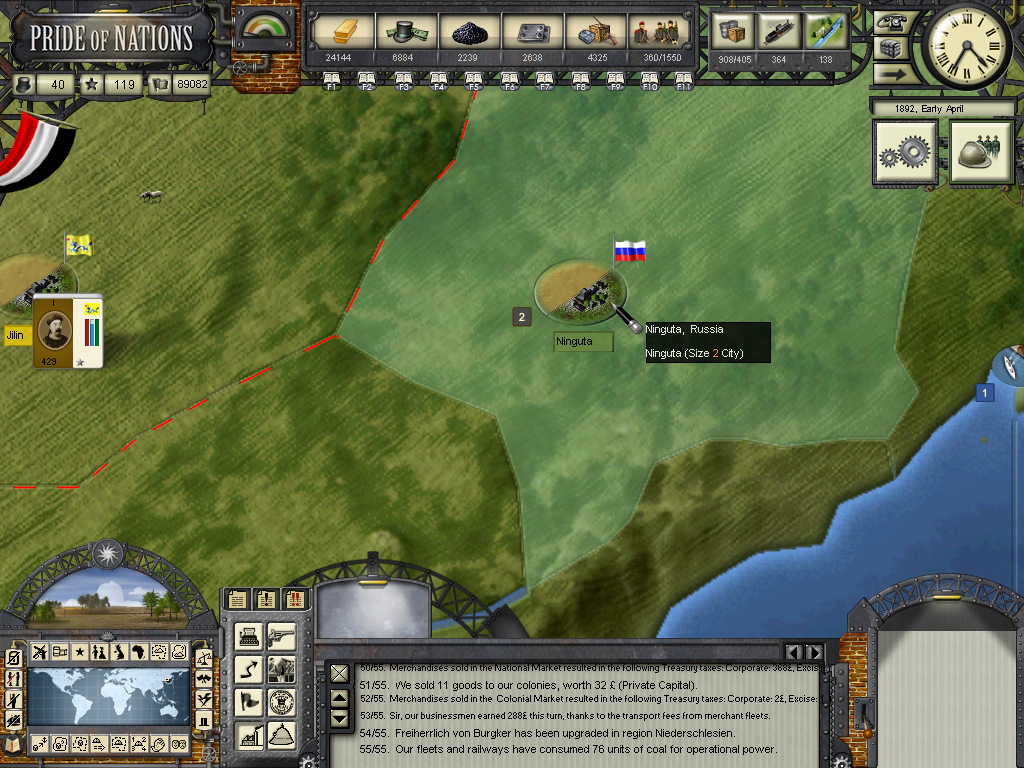Open the F5 ledger book tab

click(475, 79)
